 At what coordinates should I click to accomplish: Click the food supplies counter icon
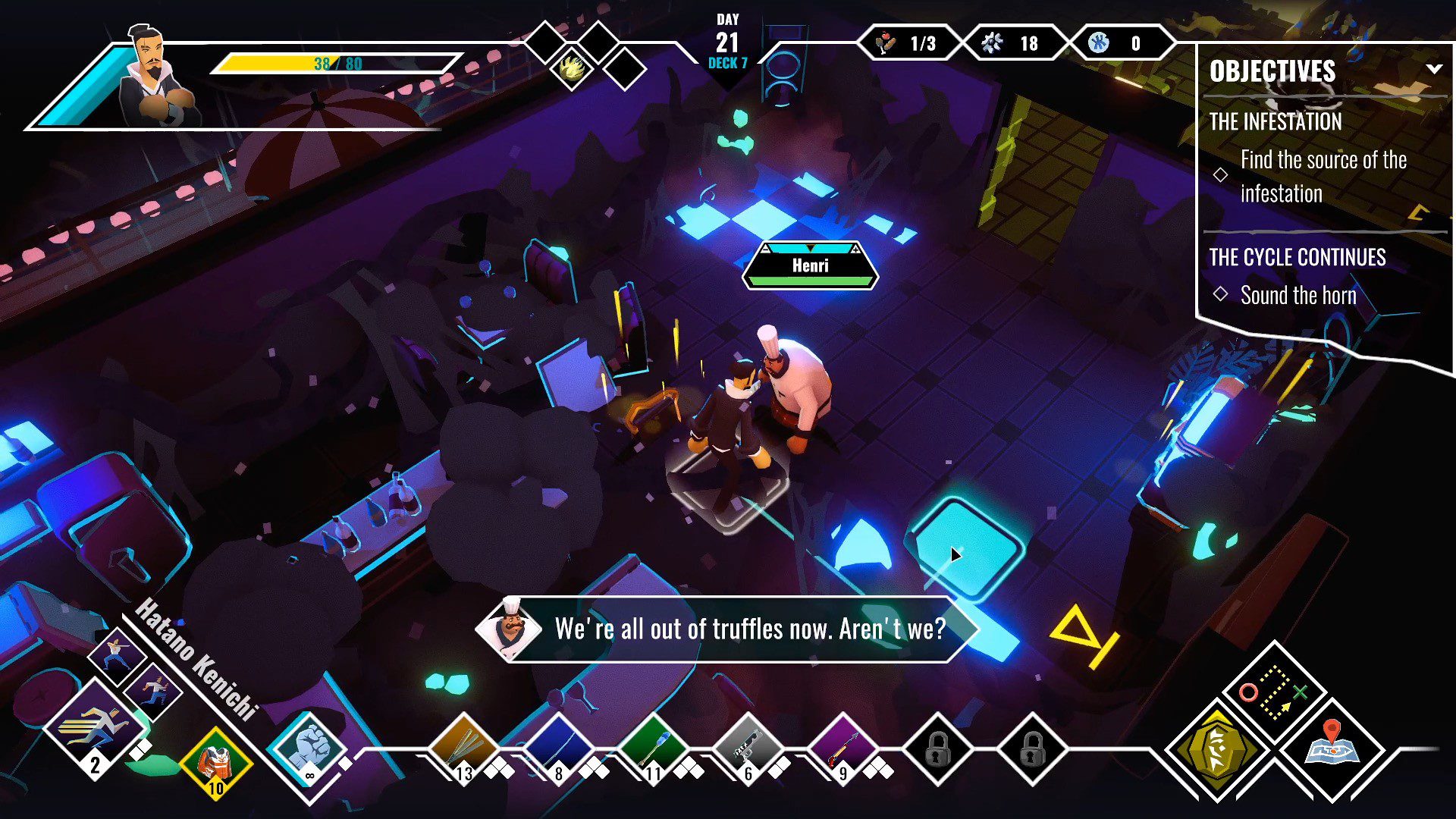pyautogui.click(x=885, y=43)
